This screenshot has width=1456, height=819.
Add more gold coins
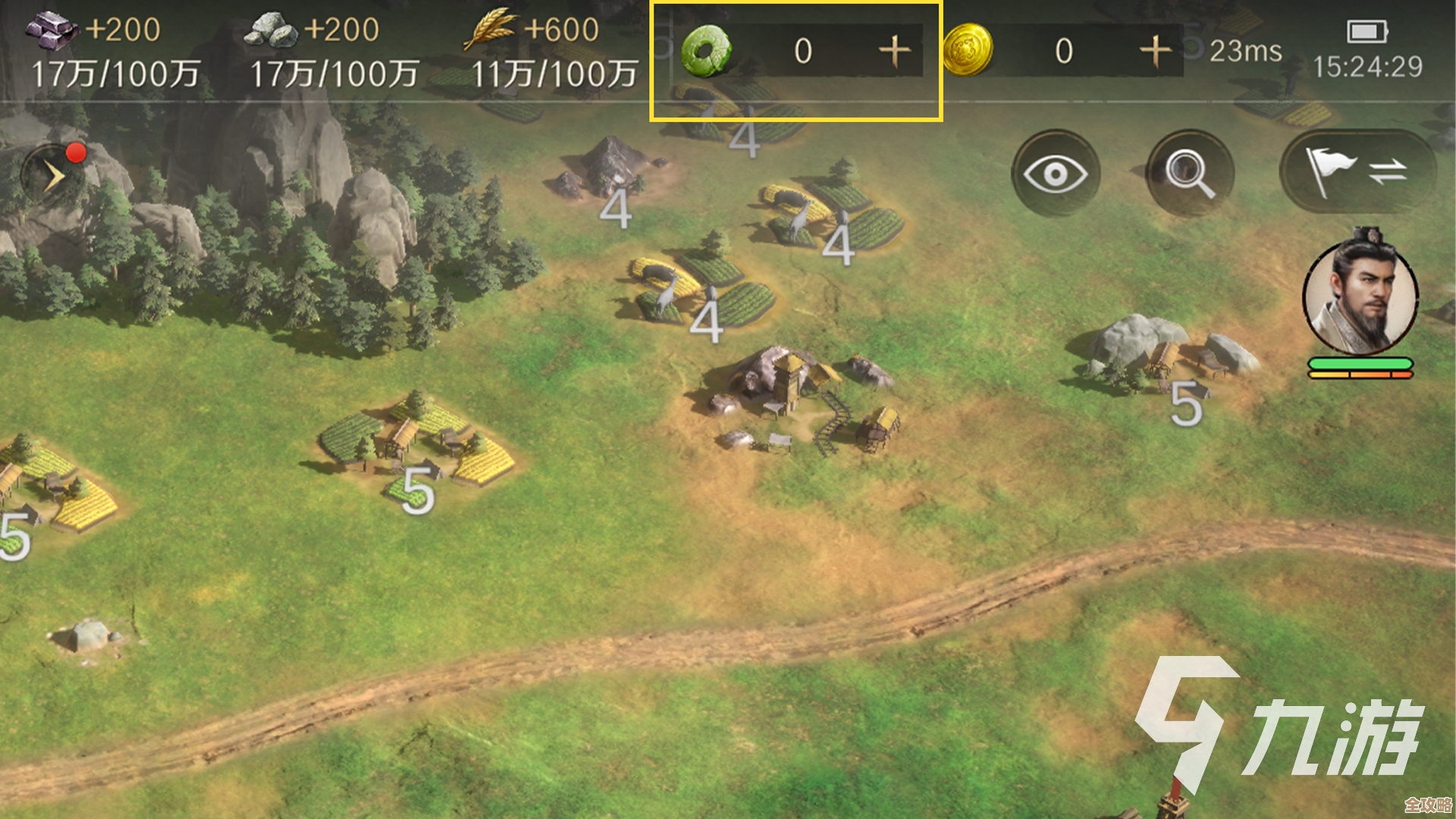pyautogui.click(x=1156, y=52)
